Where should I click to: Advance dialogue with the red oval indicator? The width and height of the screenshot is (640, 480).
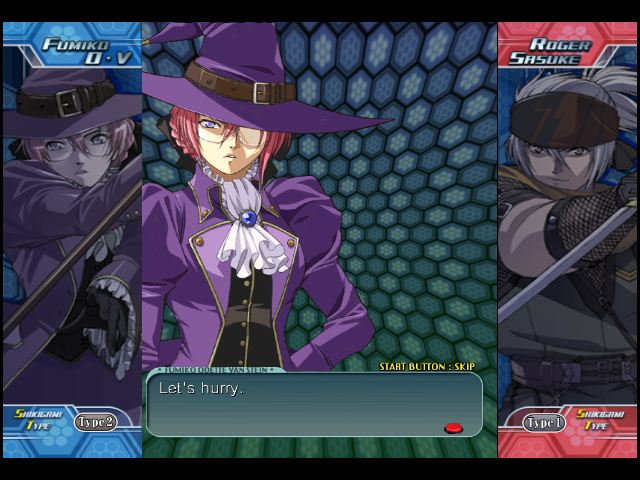(453, 428)
